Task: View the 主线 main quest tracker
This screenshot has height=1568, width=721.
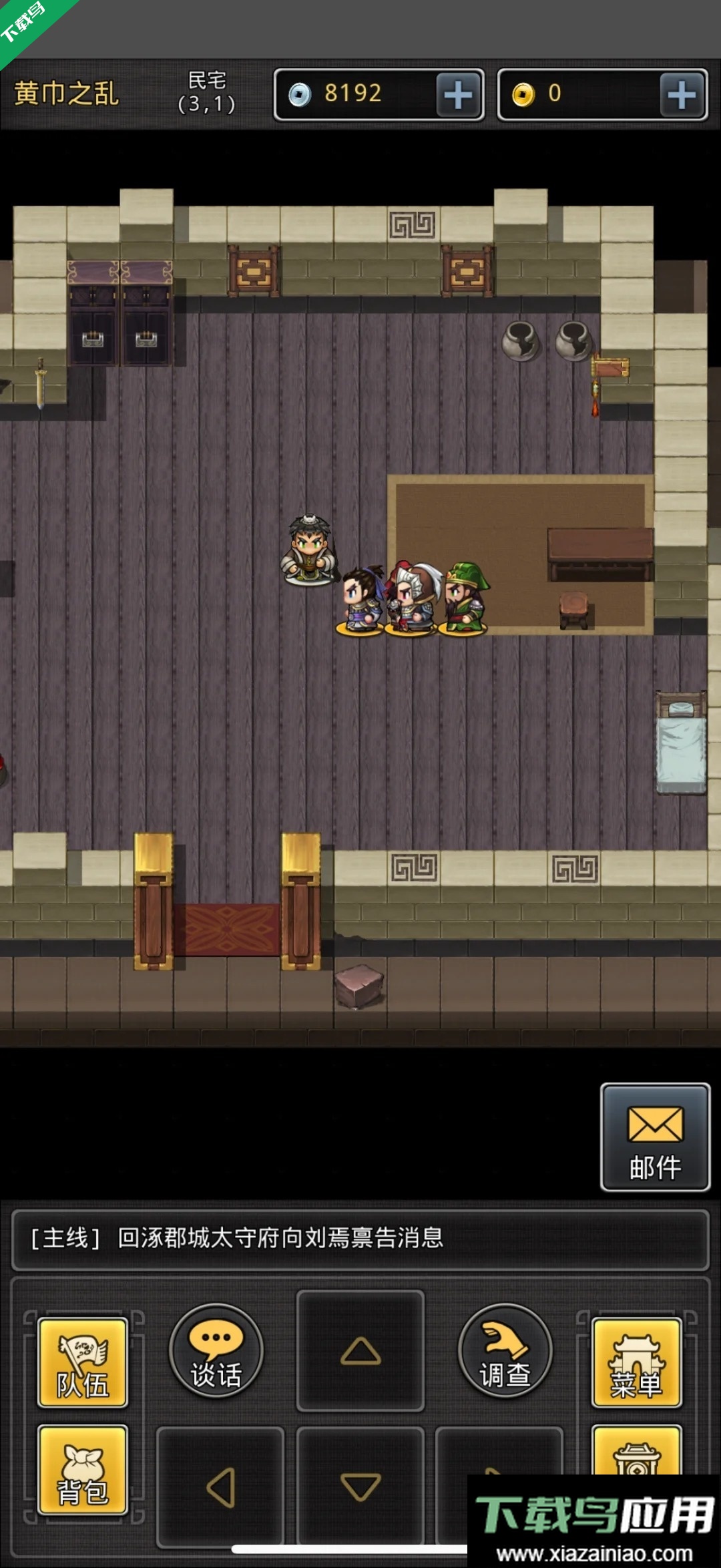Action: pos(360,1239)
